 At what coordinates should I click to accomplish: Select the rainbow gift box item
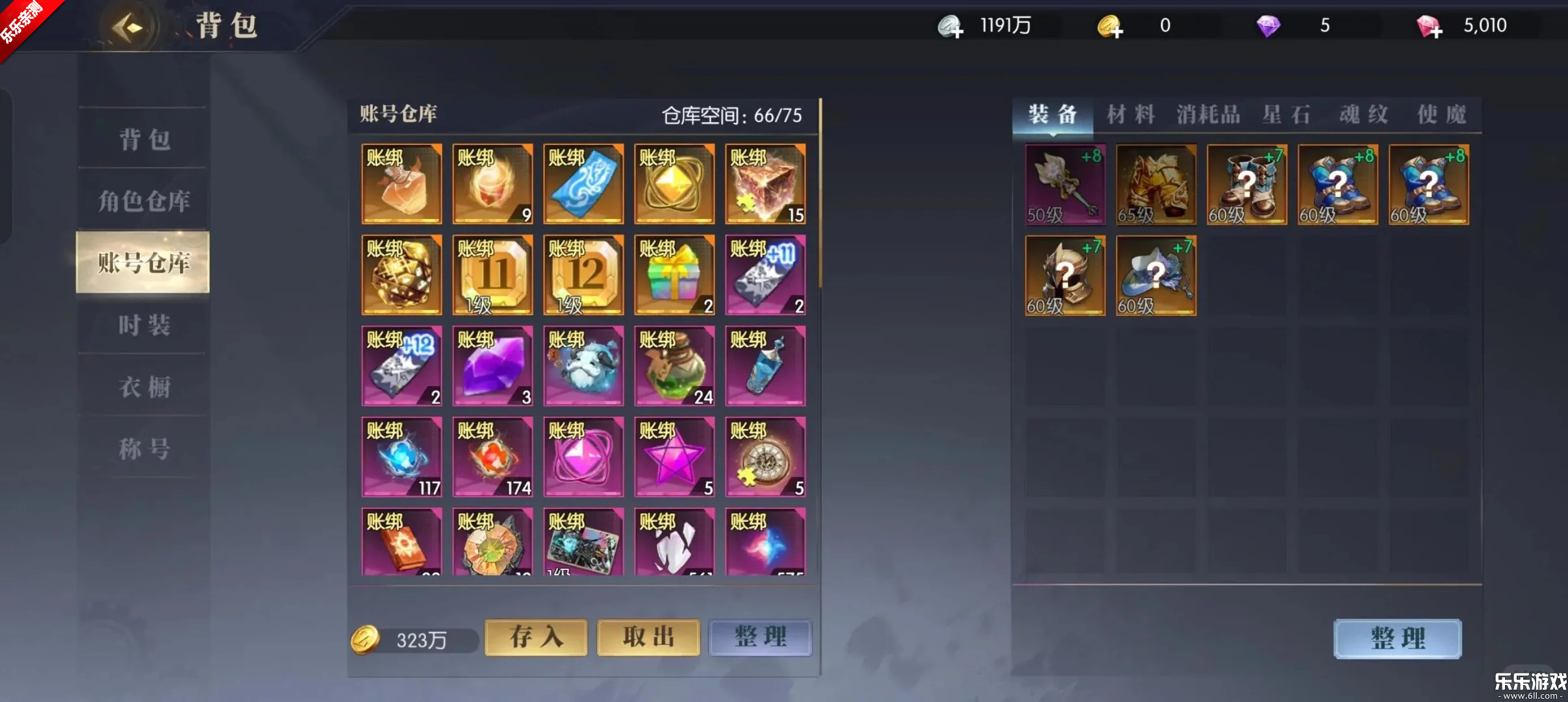674,275
